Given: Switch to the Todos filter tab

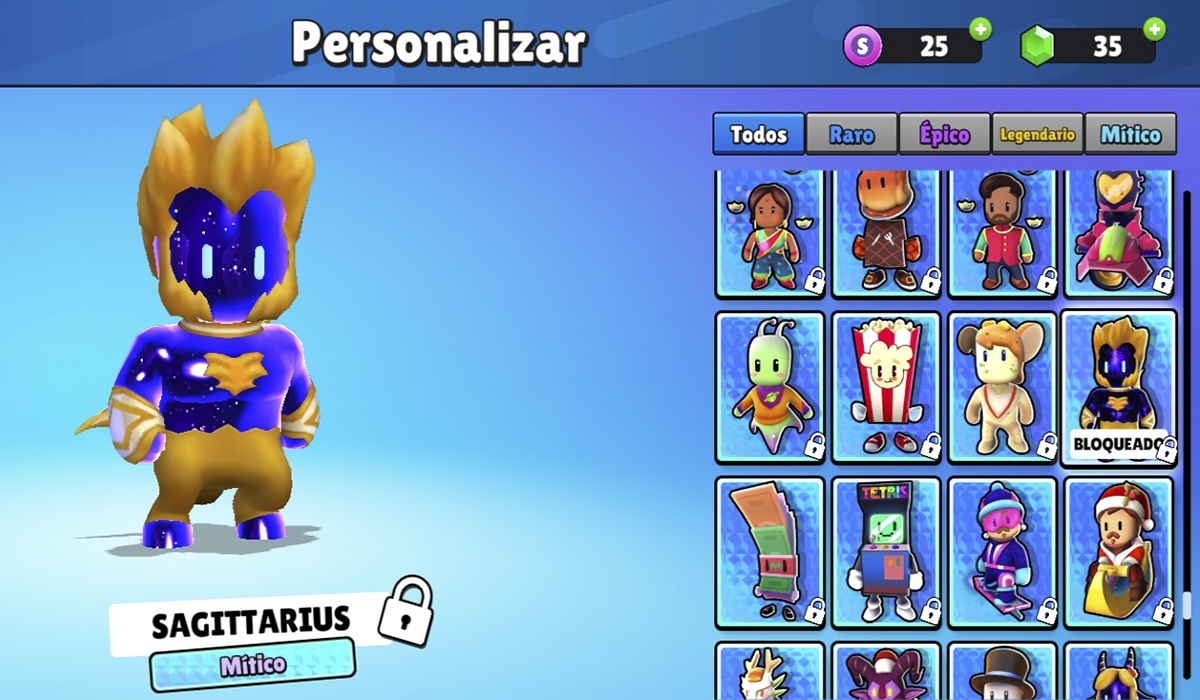Looking at the screenshot, I should click(x=758, y=134).
